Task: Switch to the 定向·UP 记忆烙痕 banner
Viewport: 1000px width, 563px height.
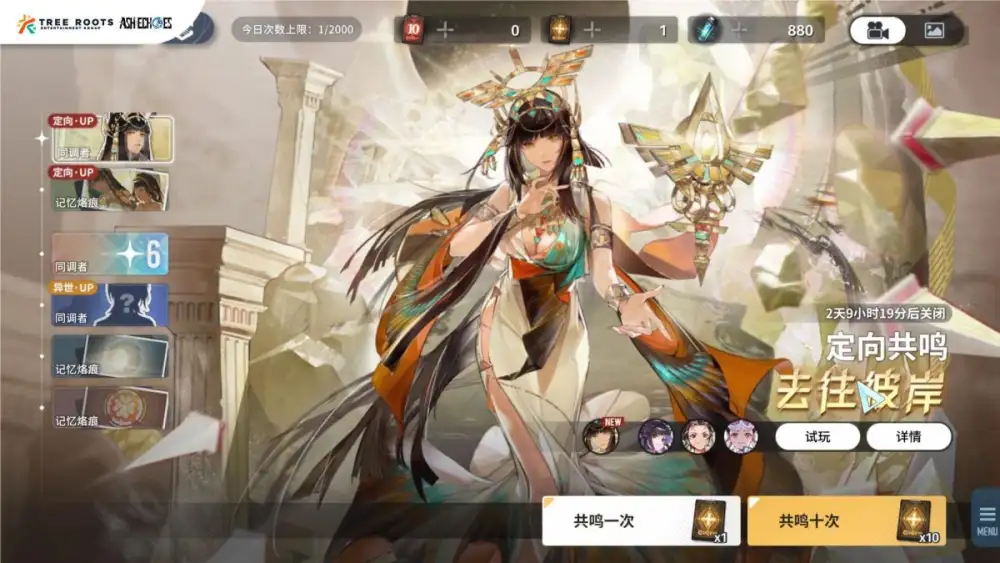Action: click(110, 189)
